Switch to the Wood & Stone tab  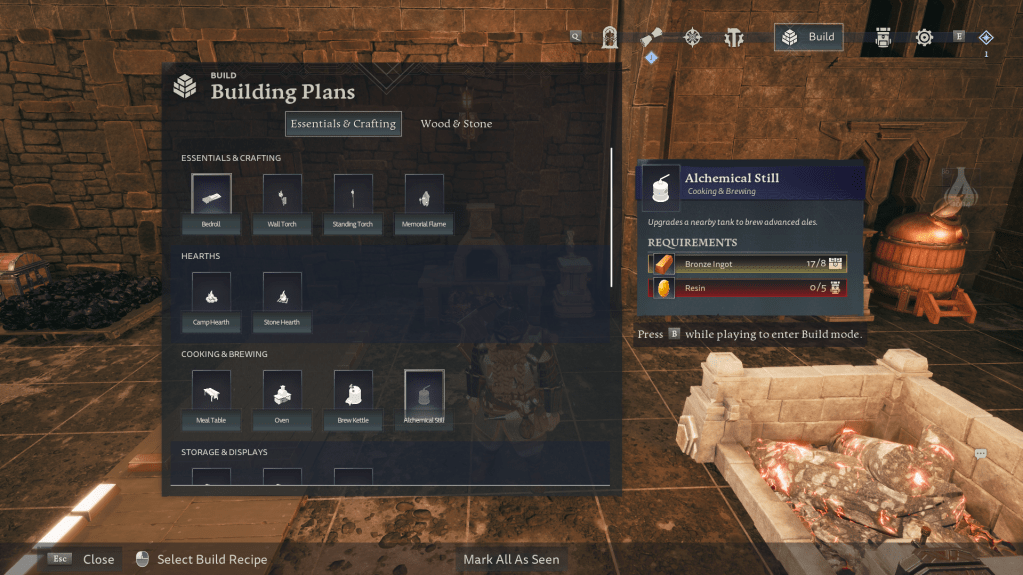456,124
